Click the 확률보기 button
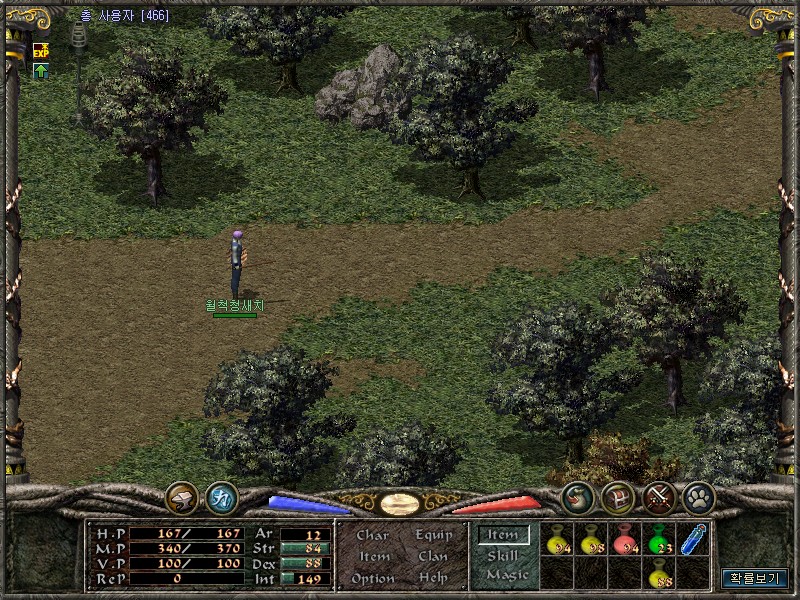 pos(755,578)
